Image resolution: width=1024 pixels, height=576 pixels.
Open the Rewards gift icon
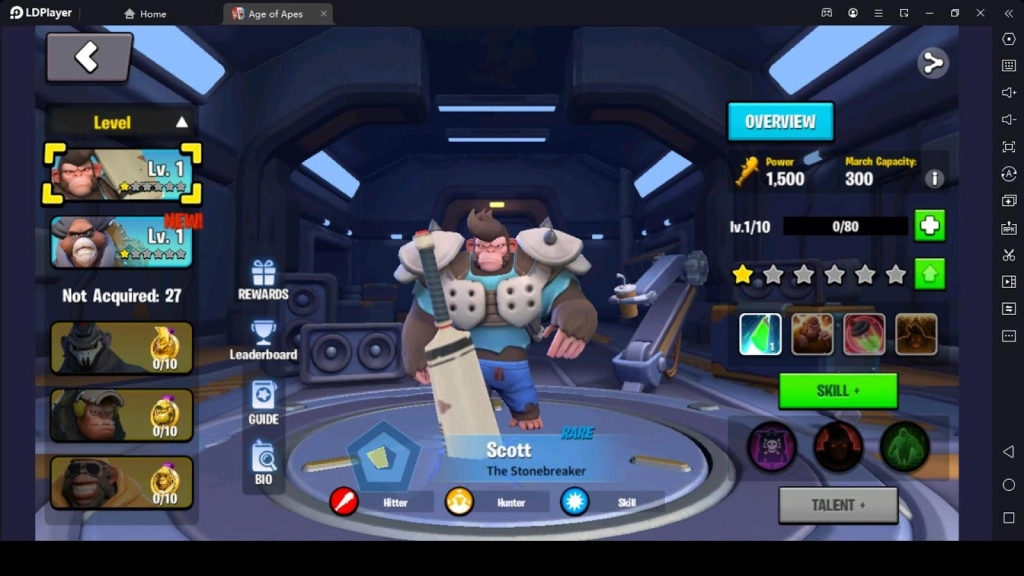(x=263, y=280)
